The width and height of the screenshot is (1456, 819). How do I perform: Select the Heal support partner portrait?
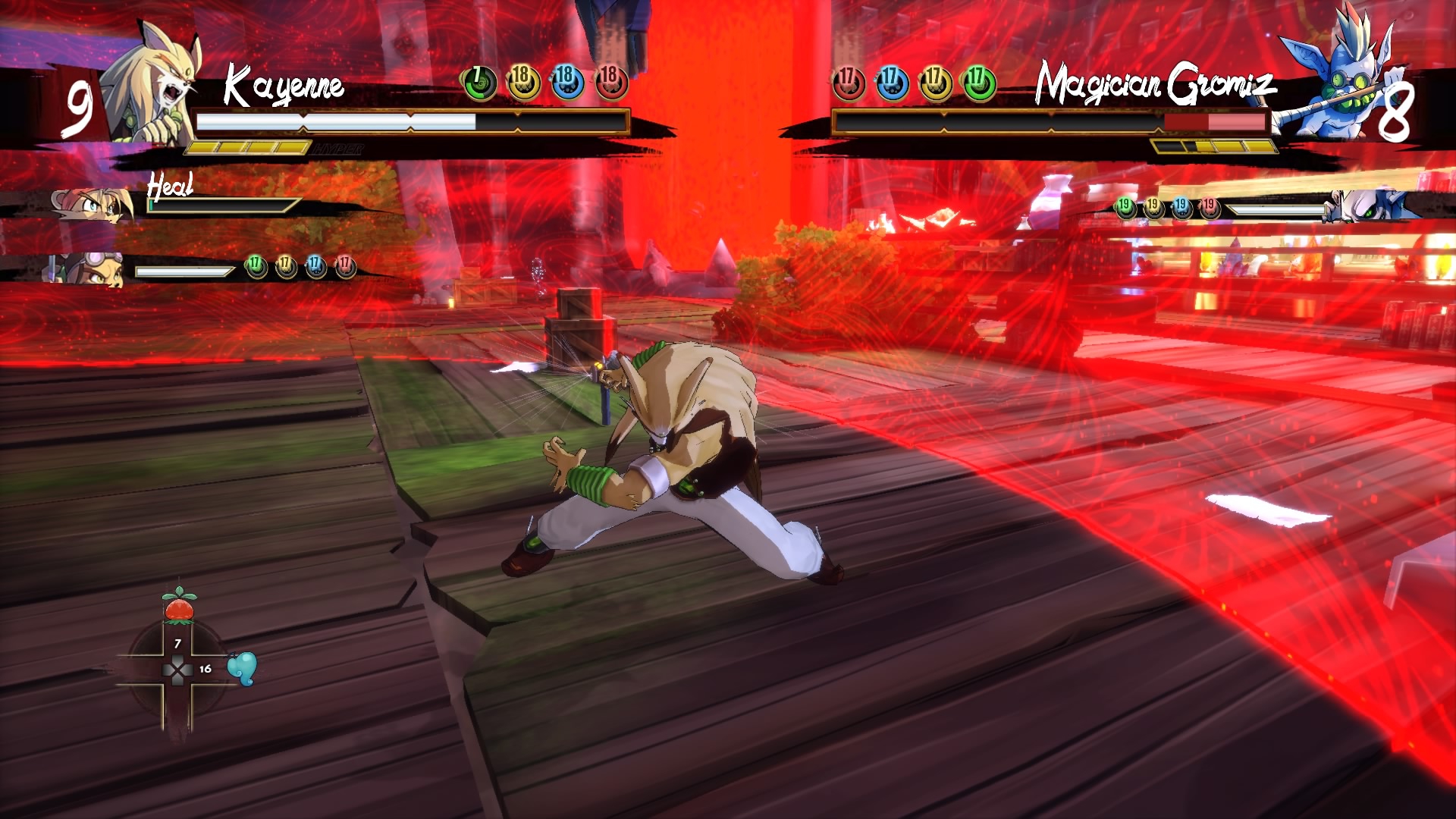(91, 206)
